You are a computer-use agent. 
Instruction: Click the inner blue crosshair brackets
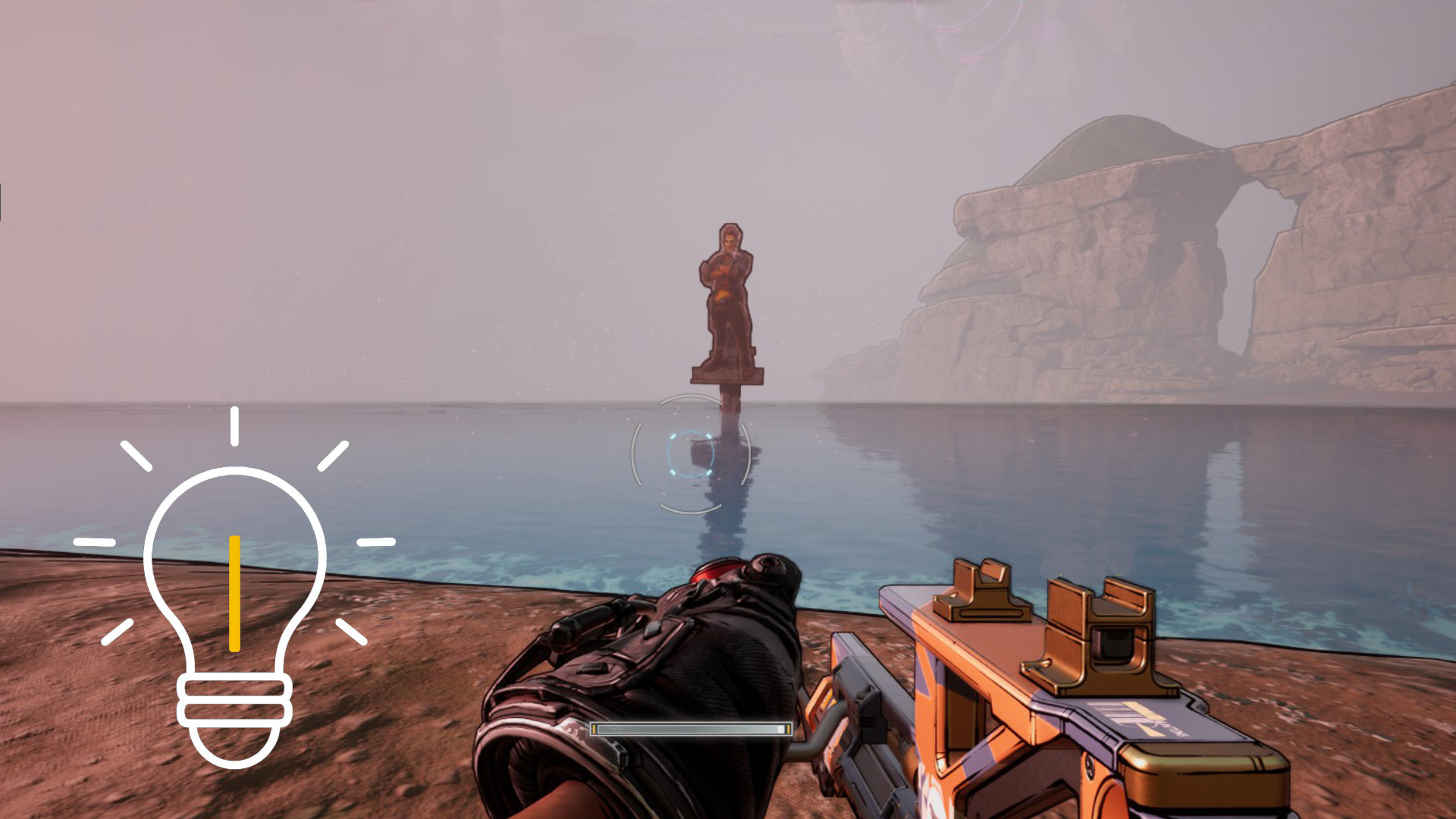(690, 453)
